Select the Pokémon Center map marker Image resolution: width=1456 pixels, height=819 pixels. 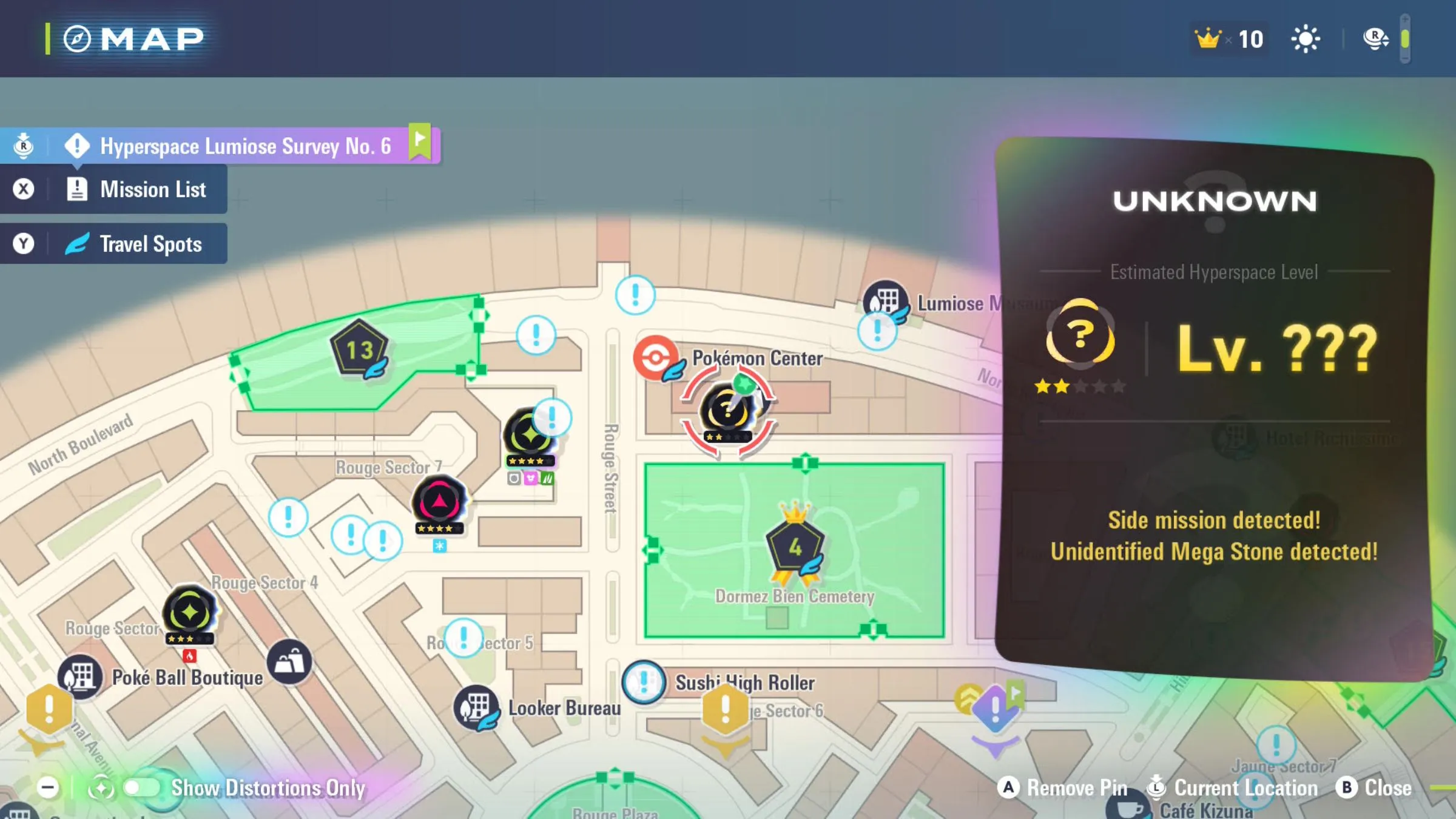656,357
